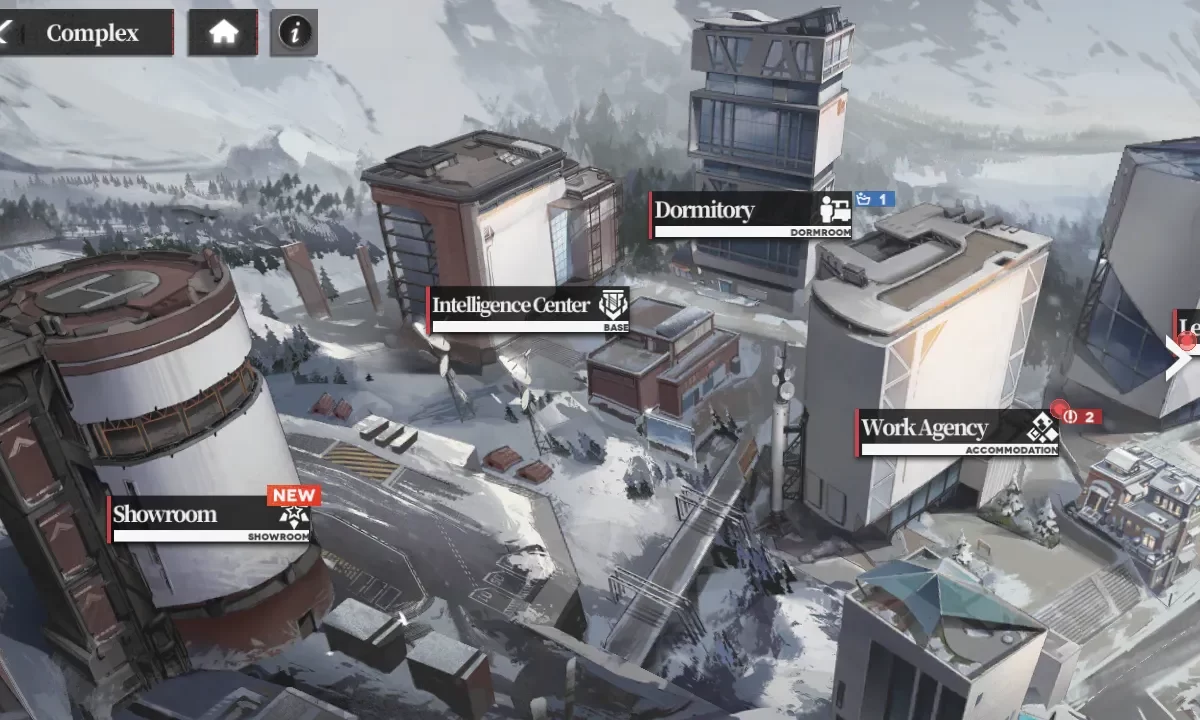1200x720 pixels.
Task: Open the Intelligence Center
Action: click(x=528, y=309)
